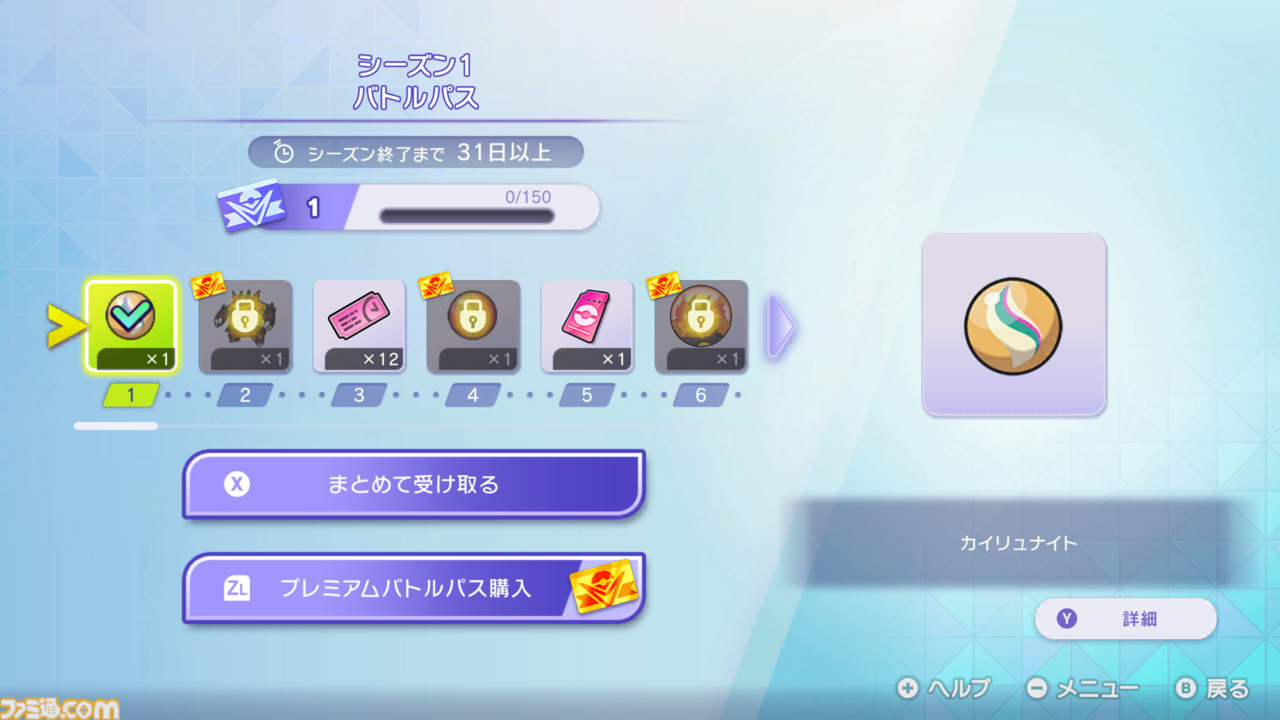
Task: Click the まとめて受け取る (claim all) button
Action: pyautogui.click(x=413, y=484)
